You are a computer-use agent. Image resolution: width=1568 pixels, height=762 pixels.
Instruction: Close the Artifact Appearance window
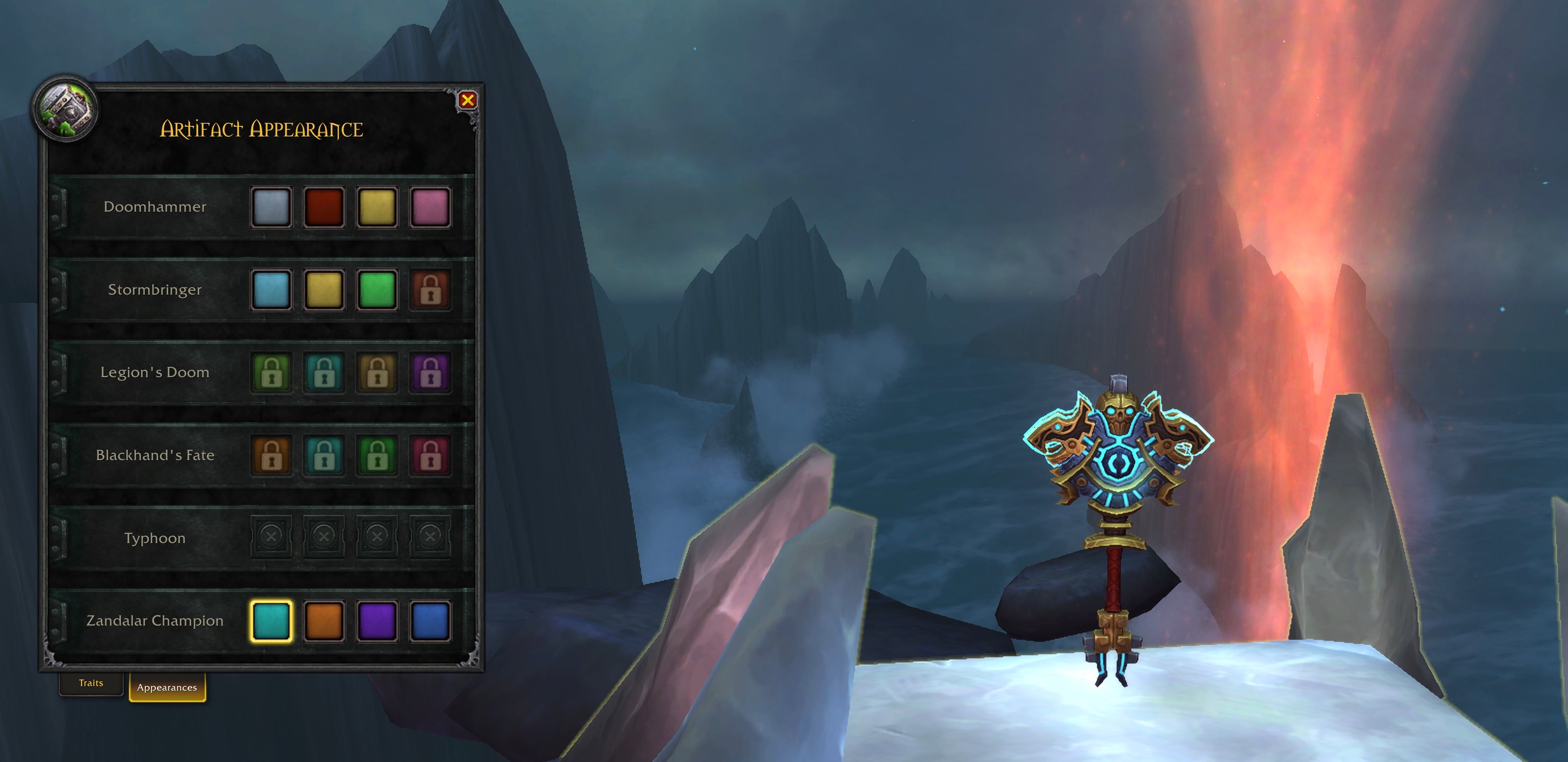click(469, 101)
